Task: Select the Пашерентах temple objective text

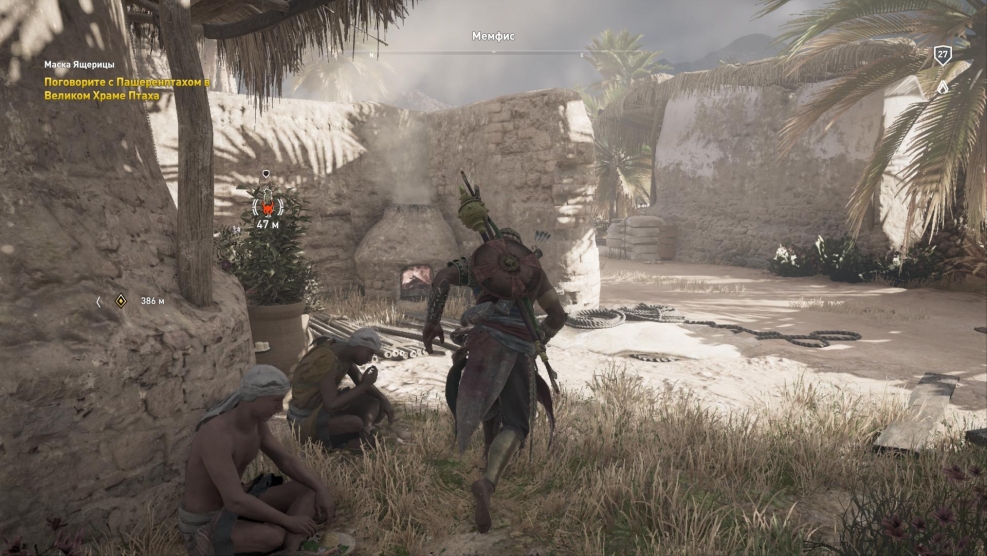Action: pyautogui.click(x=127, y=88)
